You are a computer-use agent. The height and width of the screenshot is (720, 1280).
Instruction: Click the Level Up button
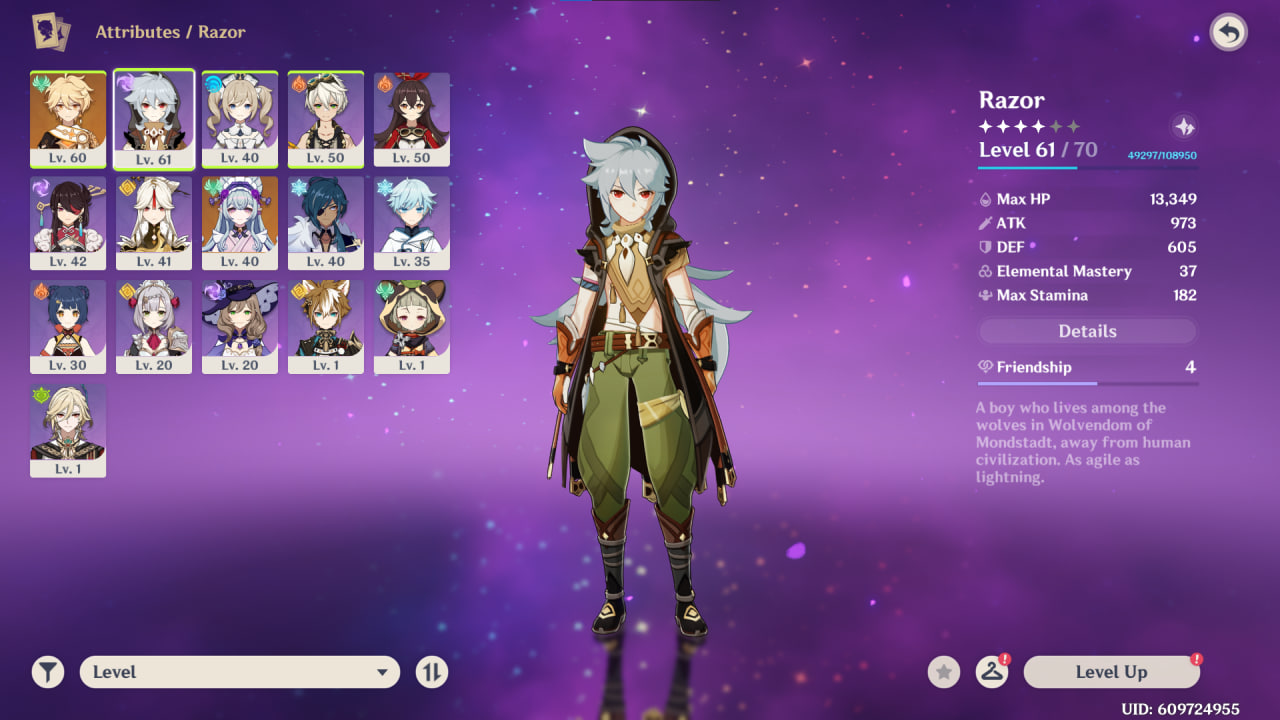(x=1111, y=672)
